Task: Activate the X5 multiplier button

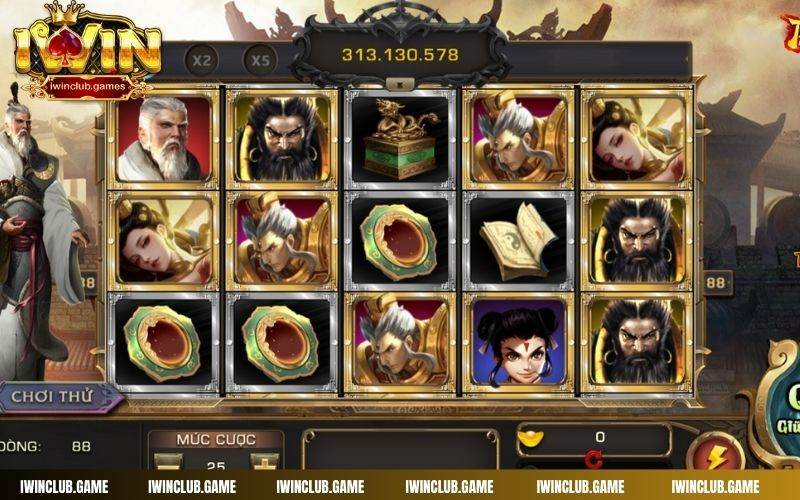Action: point(260,60)
